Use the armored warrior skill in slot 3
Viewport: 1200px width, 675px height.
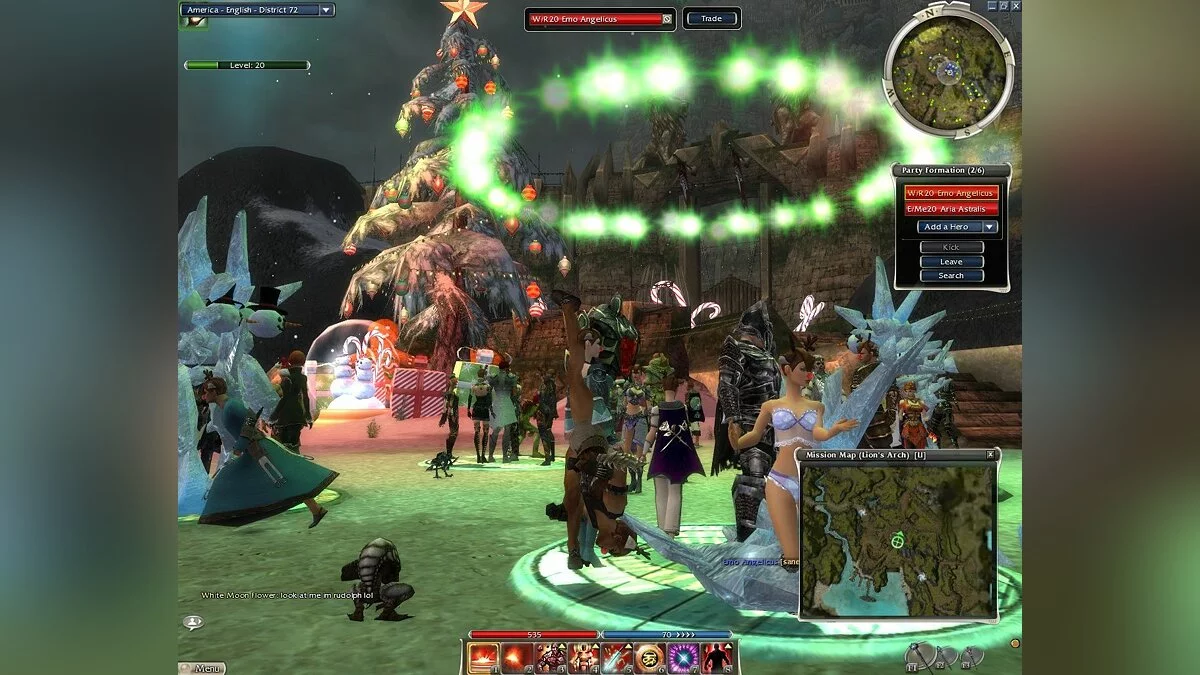coord(550,657)
